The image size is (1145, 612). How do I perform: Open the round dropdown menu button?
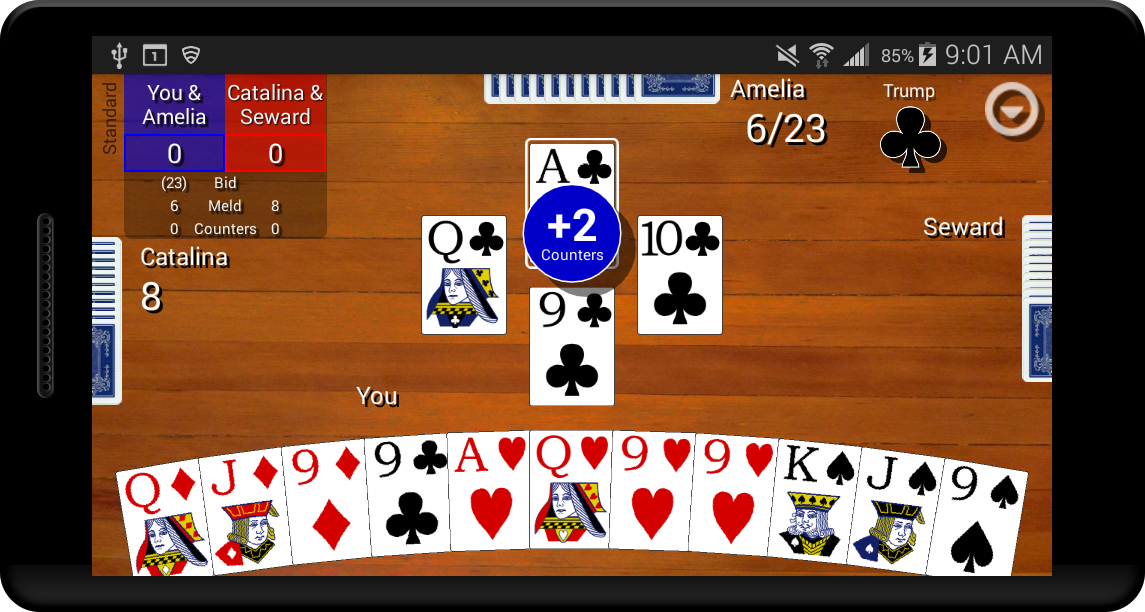point(1012,109)
